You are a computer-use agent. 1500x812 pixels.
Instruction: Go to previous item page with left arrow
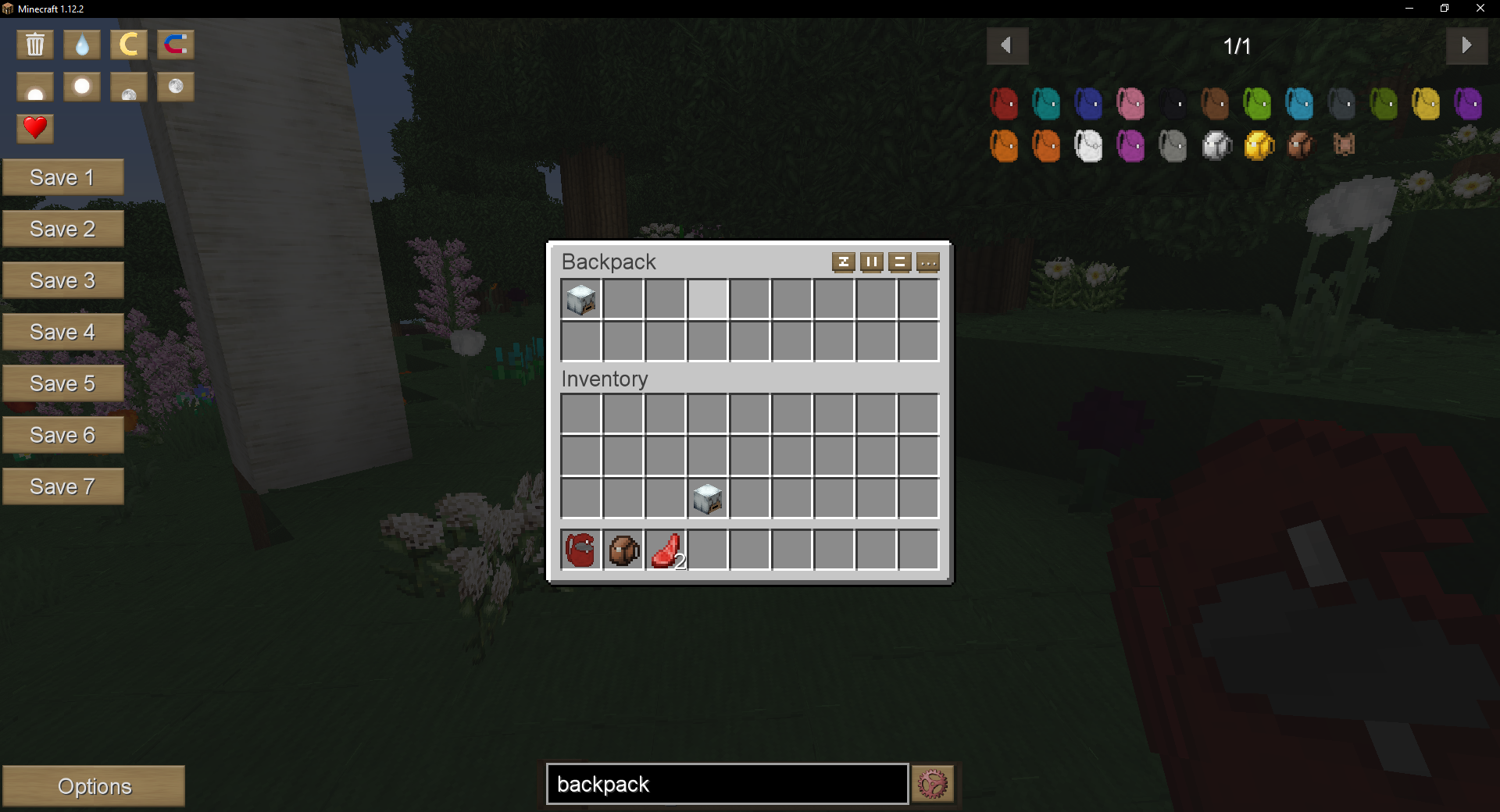pos(1008,45)
